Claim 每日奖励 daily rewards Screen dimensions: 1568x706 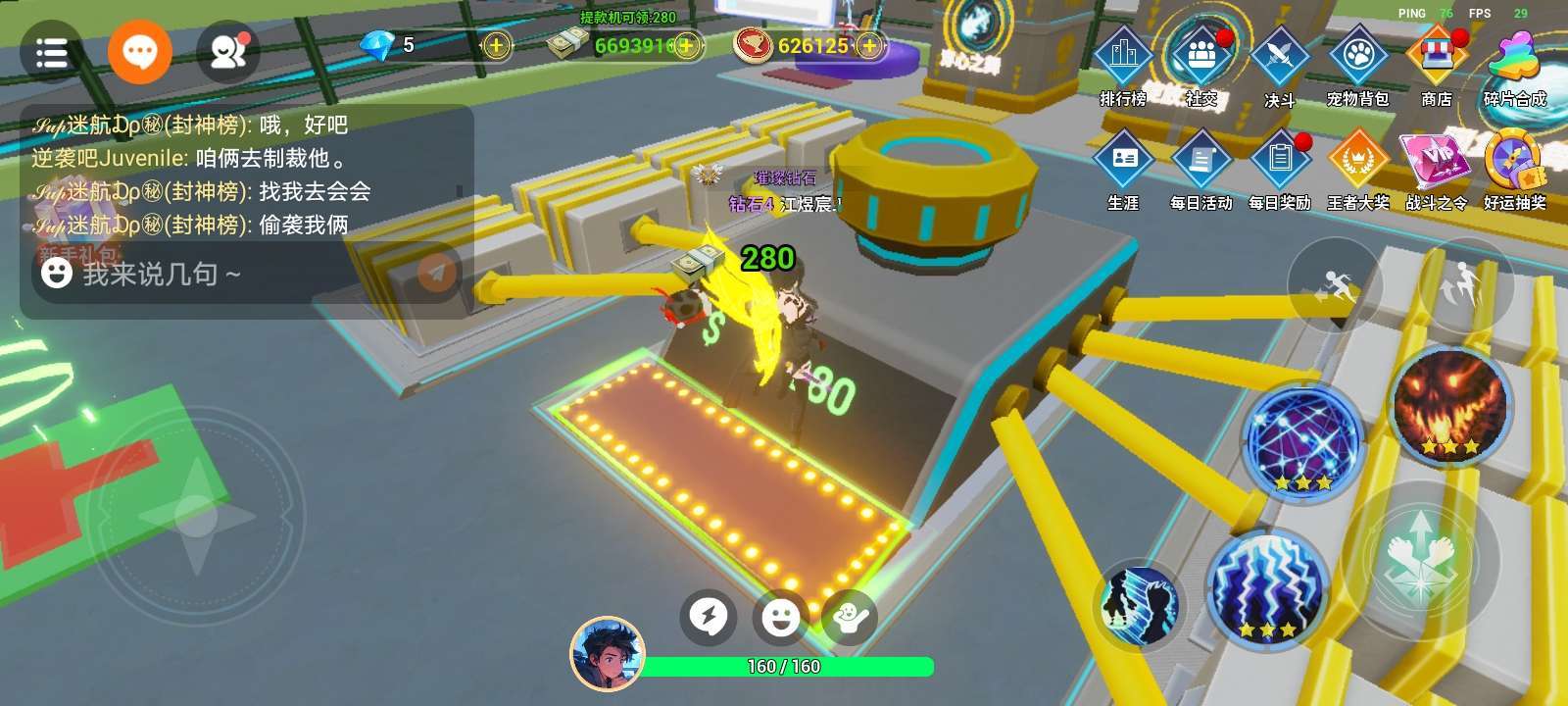tap(1280, 167)
